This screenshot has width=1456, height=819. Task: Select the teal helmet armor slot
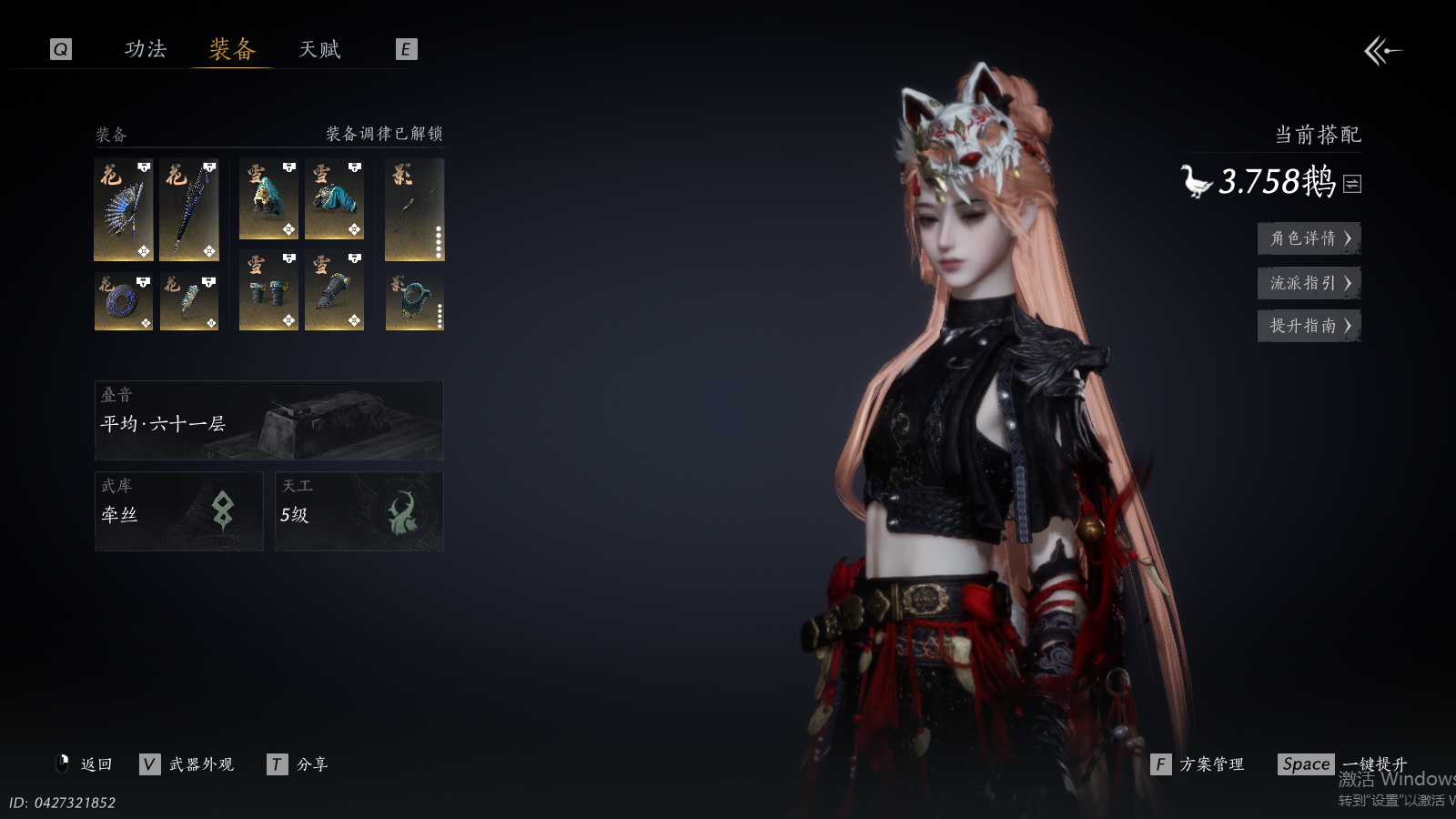pyautogui.click(x=268, y=199)
